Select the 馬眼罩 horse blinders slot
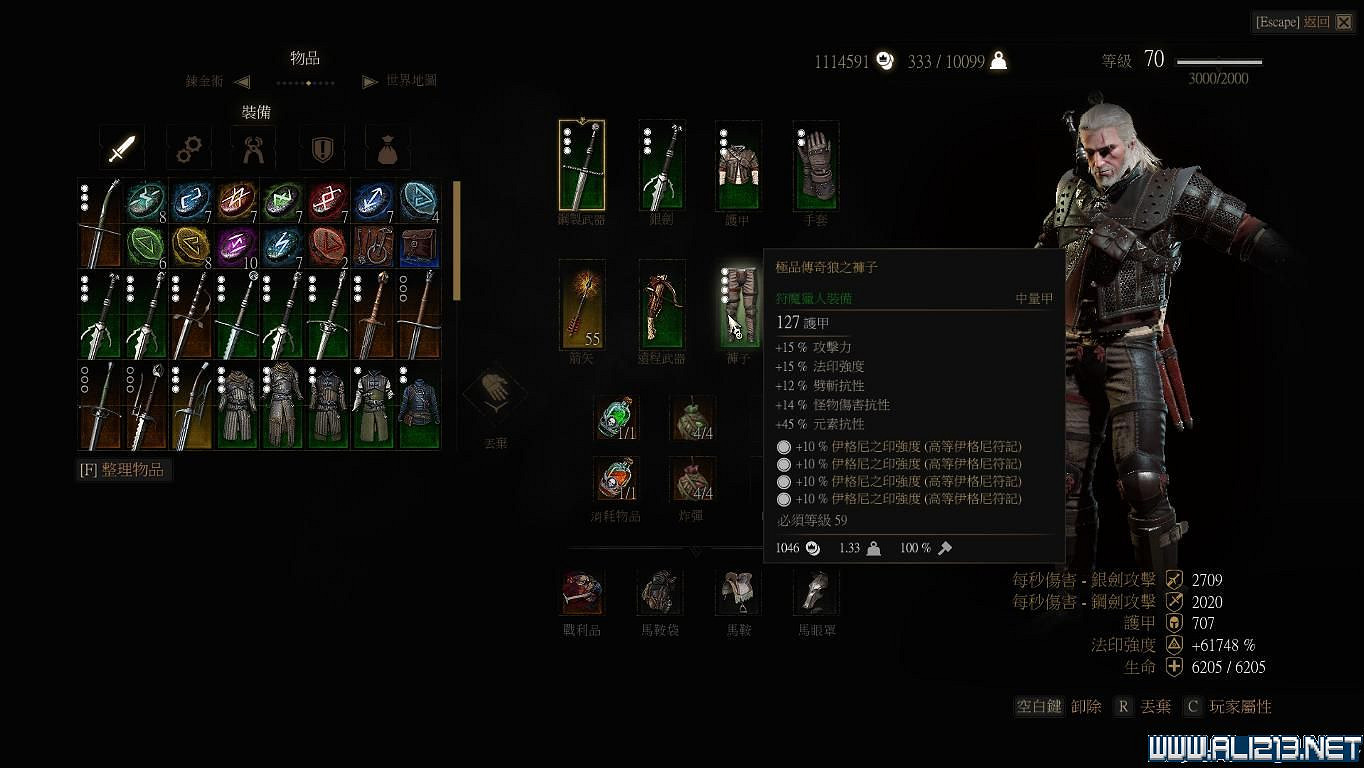1364x768 pixels. (x=815, y=595)
